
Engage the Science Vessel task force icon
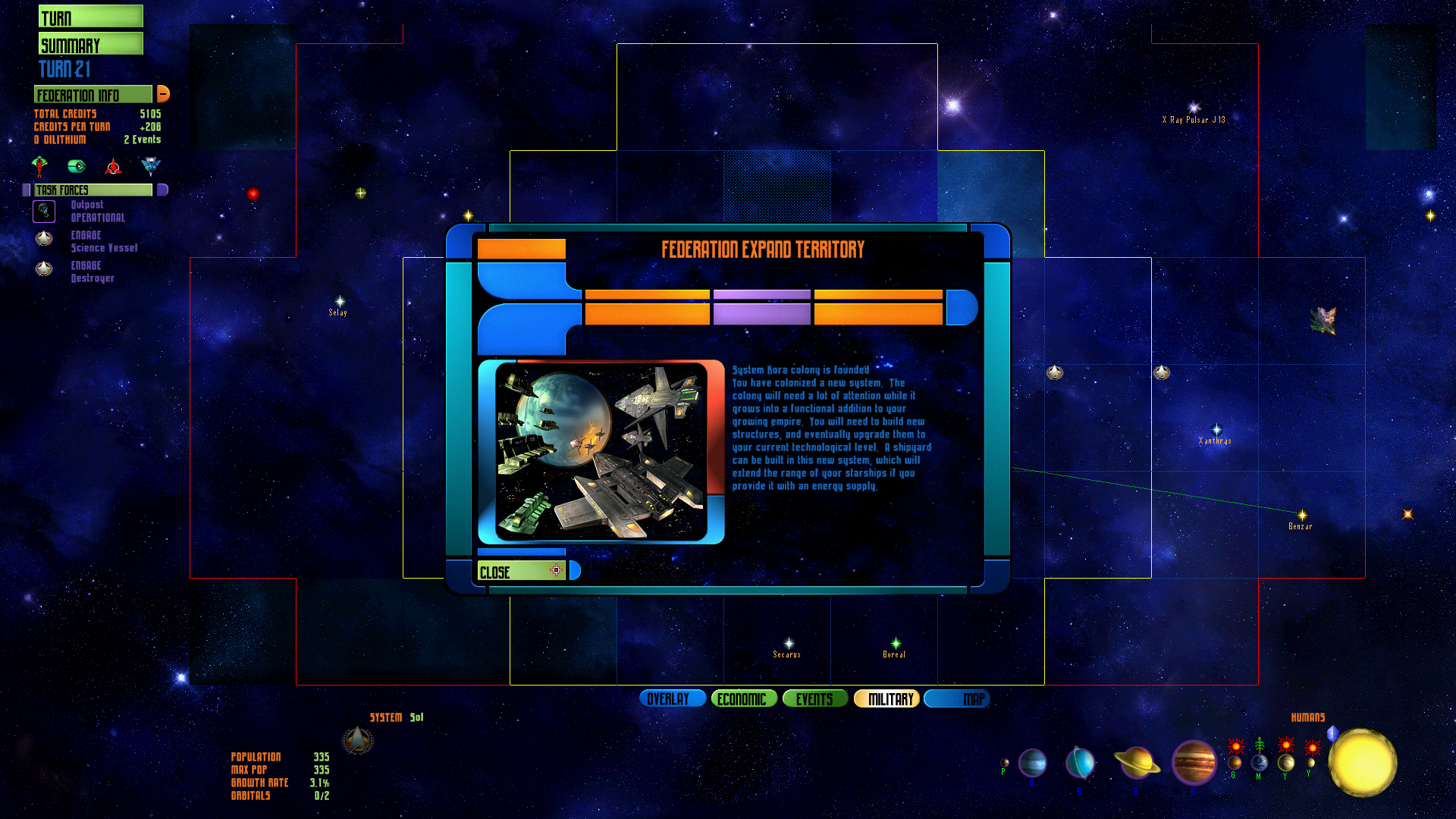coord(44,239)
